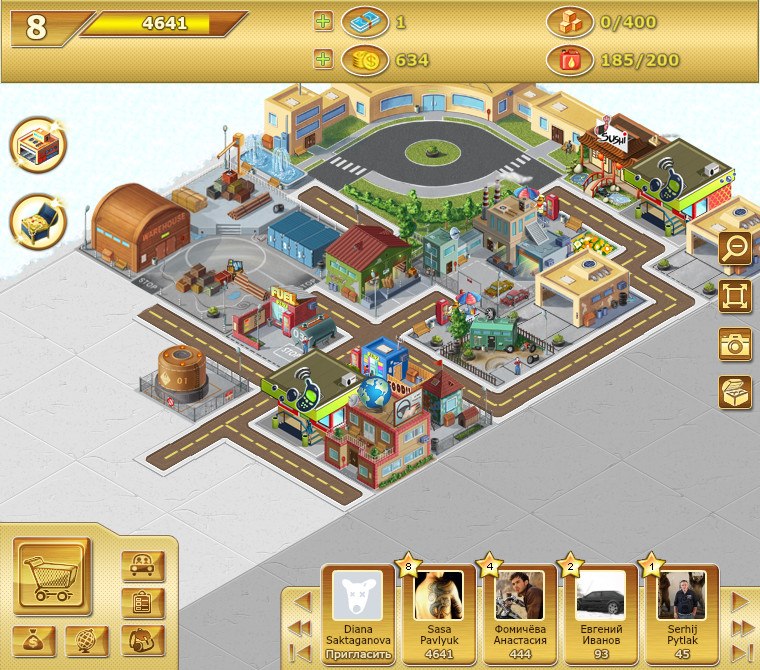Take a screenshot with the camera button

[x=735, y=343]
